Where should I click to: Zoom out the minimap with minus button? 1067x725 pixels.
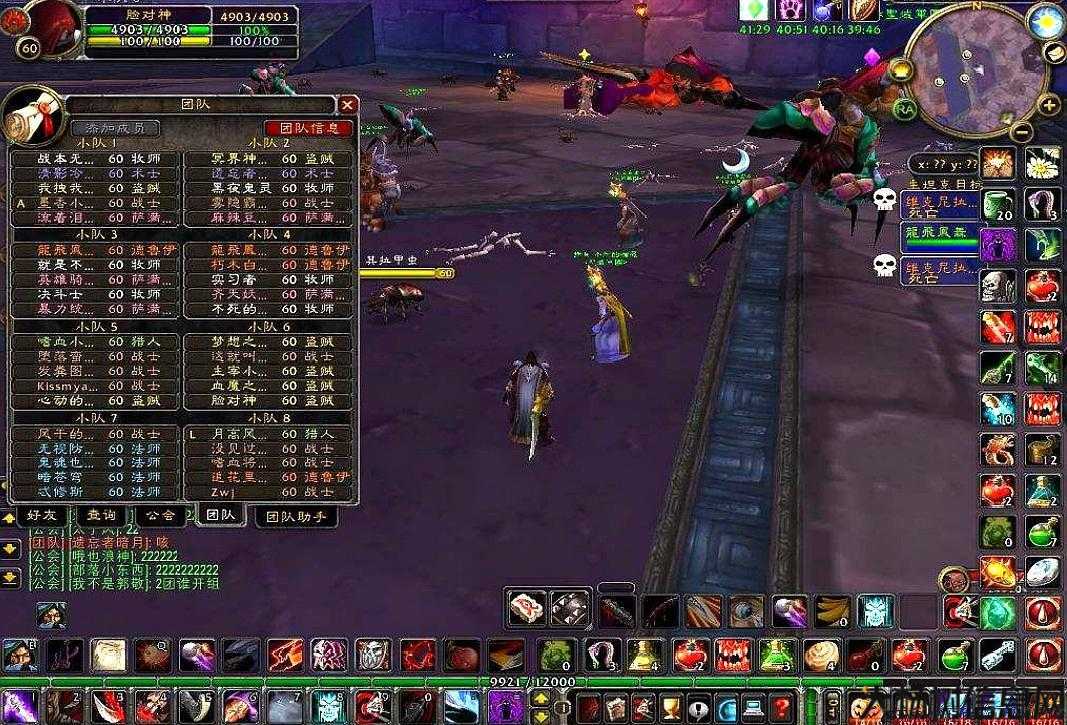(1020, 131)
